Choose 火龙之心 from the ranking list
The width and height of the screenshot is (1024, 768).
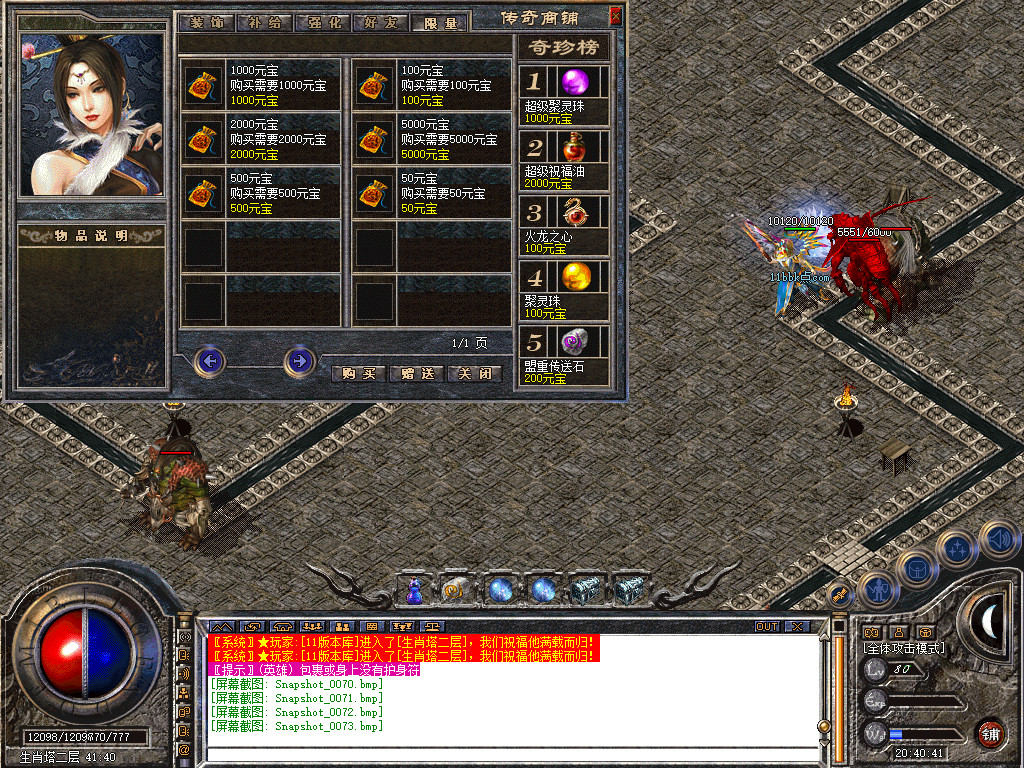574,212
